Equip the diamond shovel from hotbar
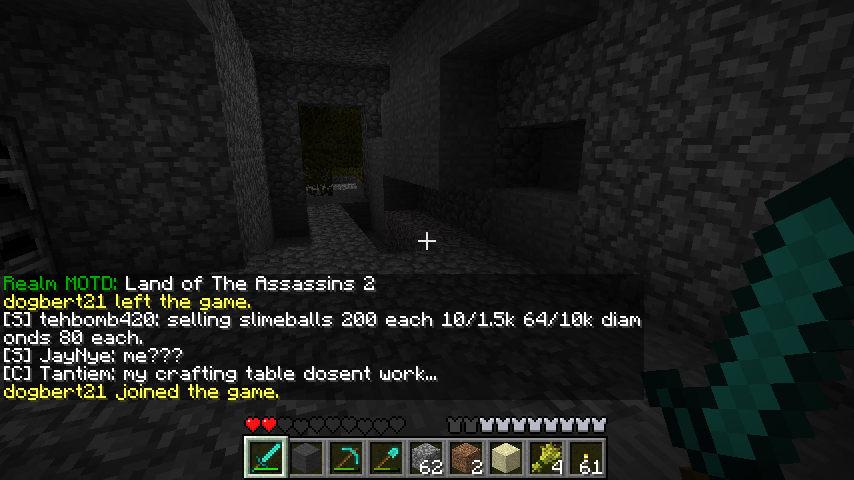The width and height of the screenshot is (854, 480). coord(387,459)
